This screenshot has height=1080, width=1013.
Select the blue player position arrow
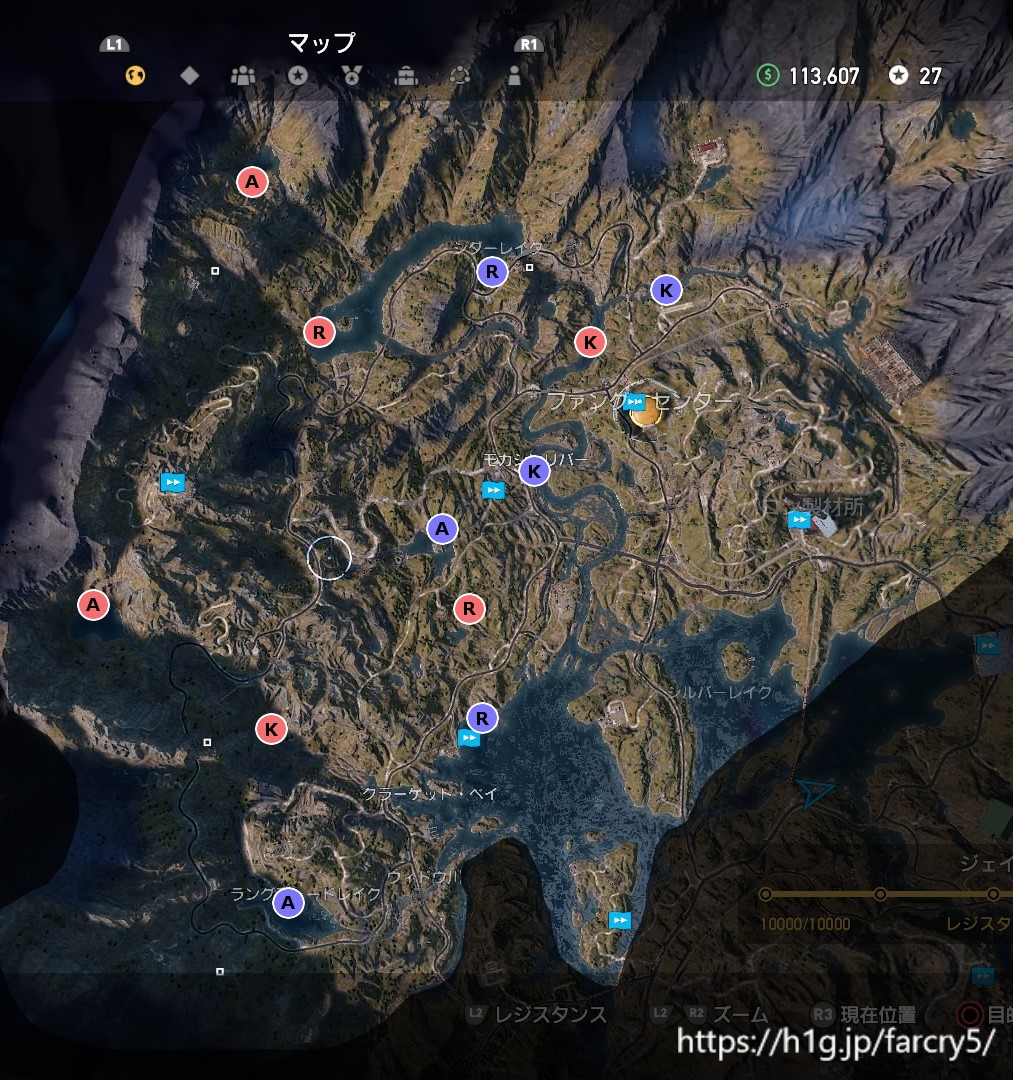(x=815, y=794)
